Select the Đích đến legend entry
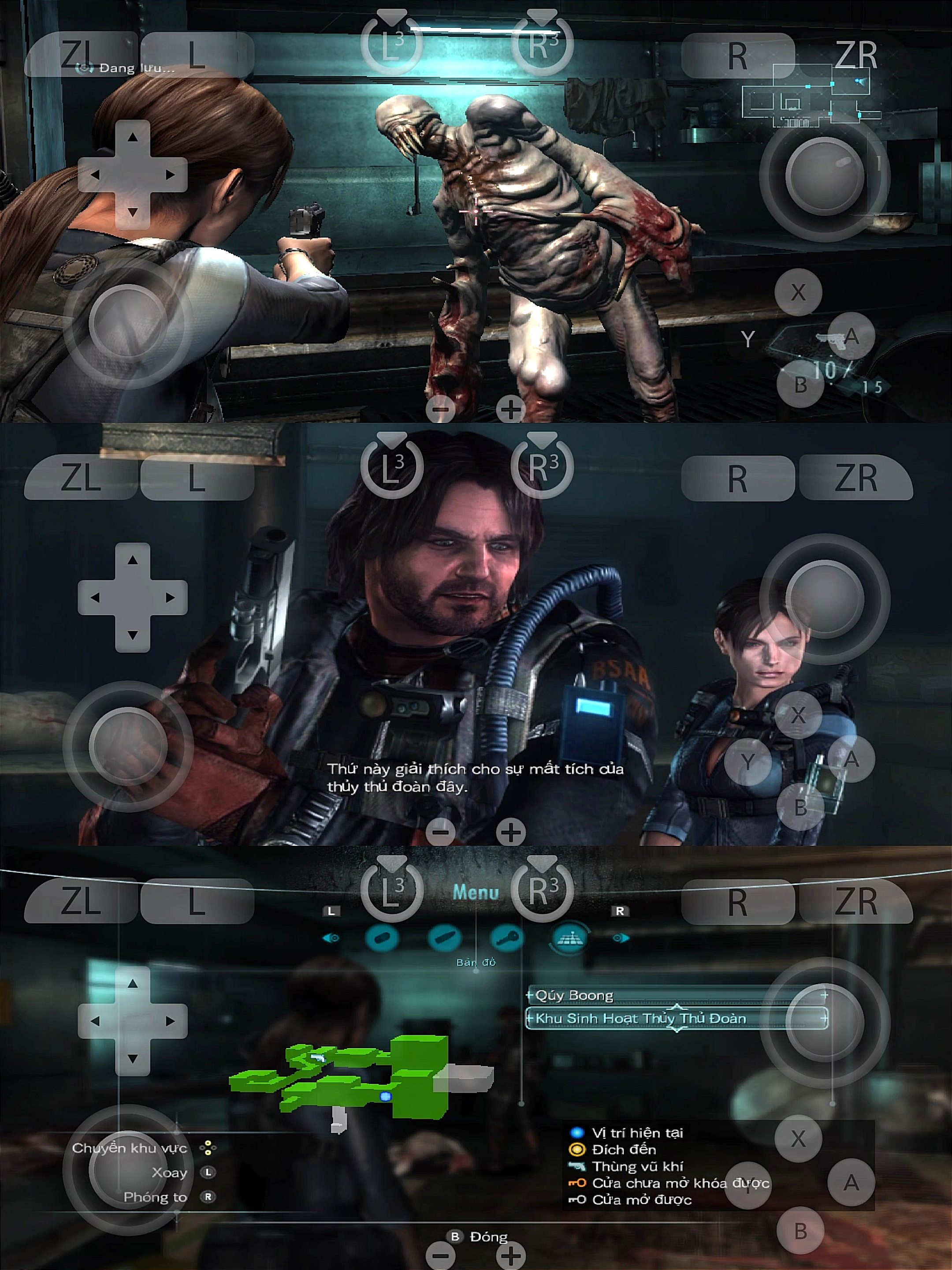The height and width of the screenshot is (1270, 952). [623, 1150]
